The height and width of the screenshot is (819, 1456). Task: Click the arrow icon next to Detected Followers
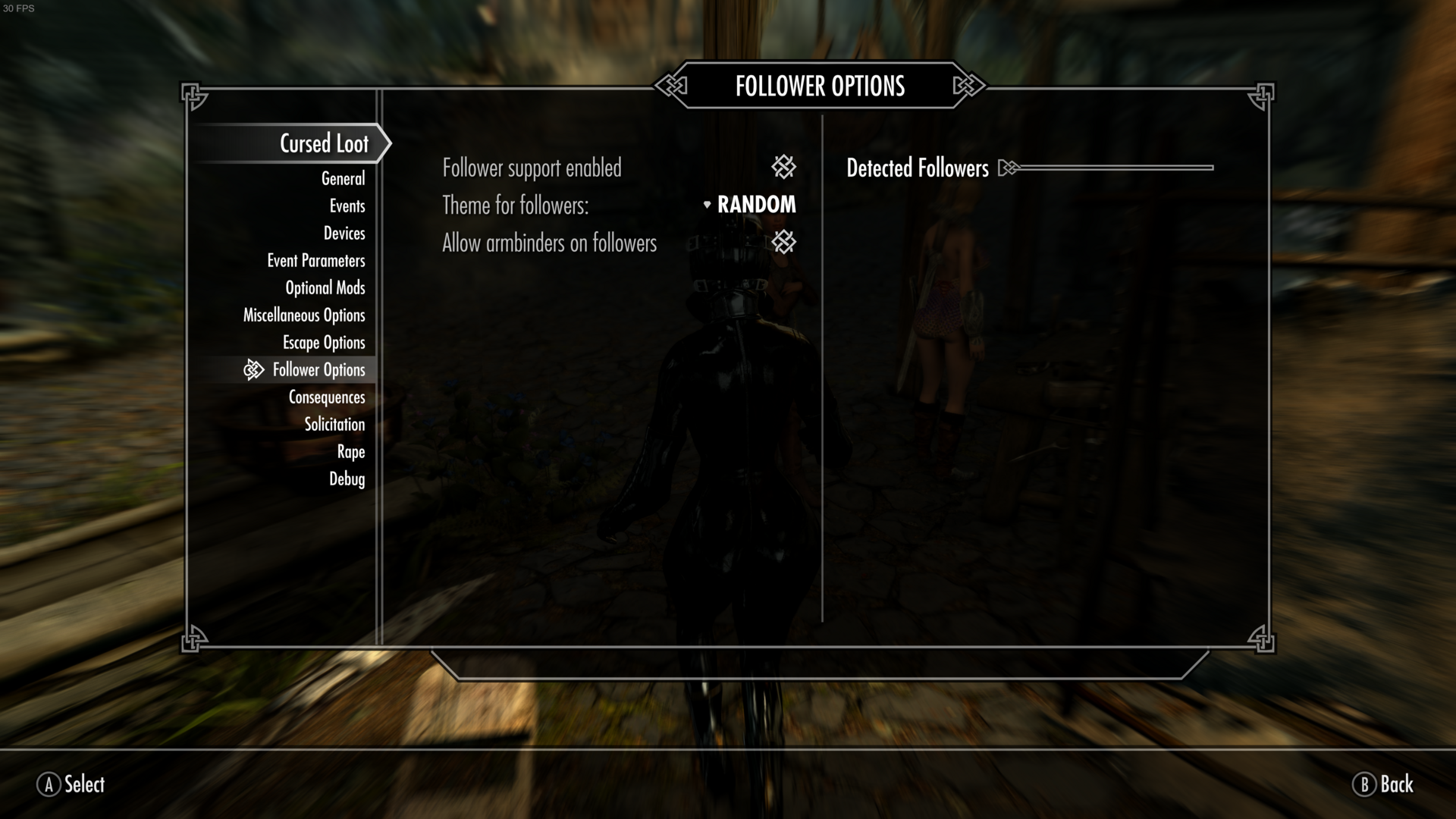click(1009, 168)
